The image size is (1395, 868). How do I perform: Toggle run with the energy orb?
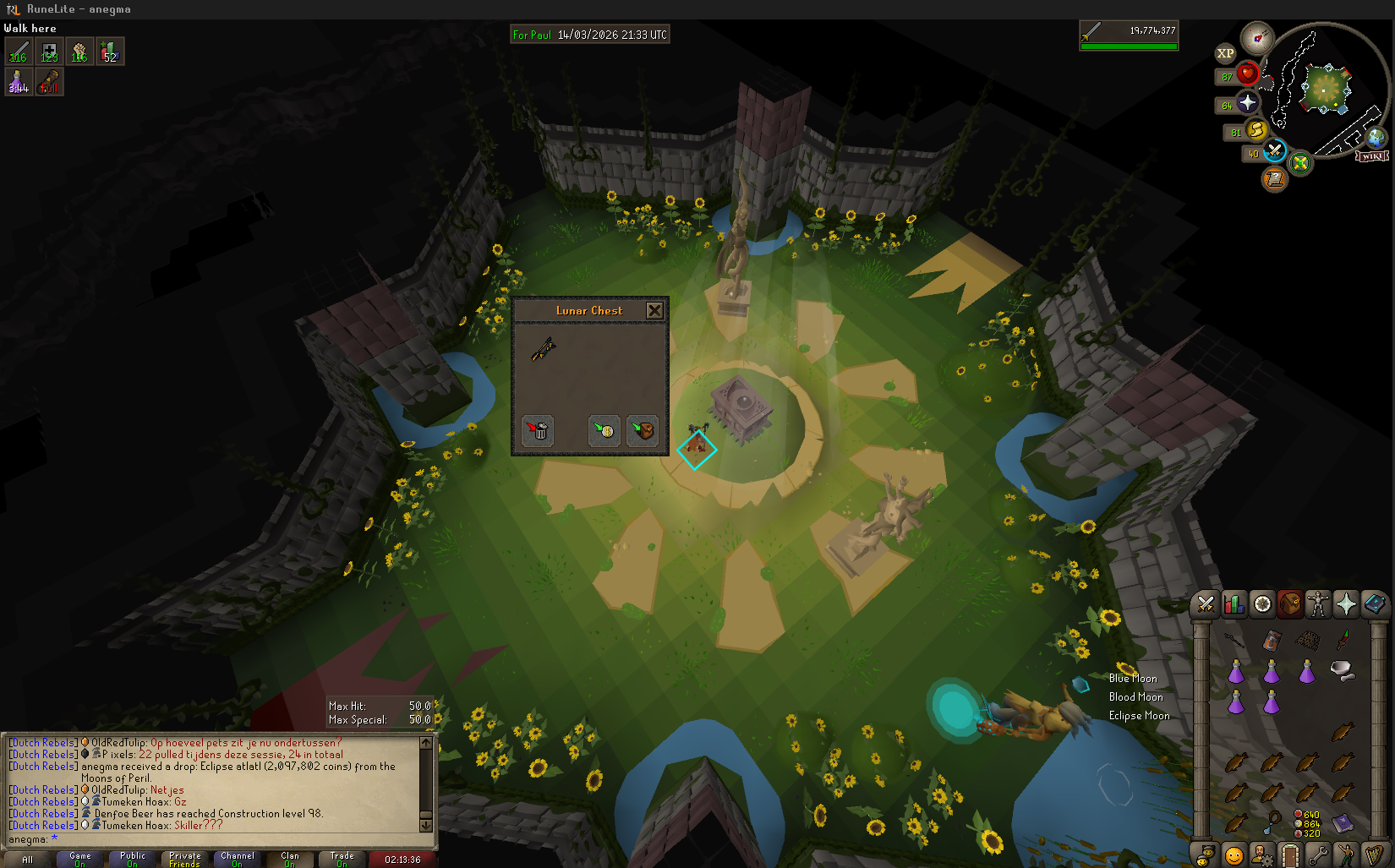point(1256,131)
